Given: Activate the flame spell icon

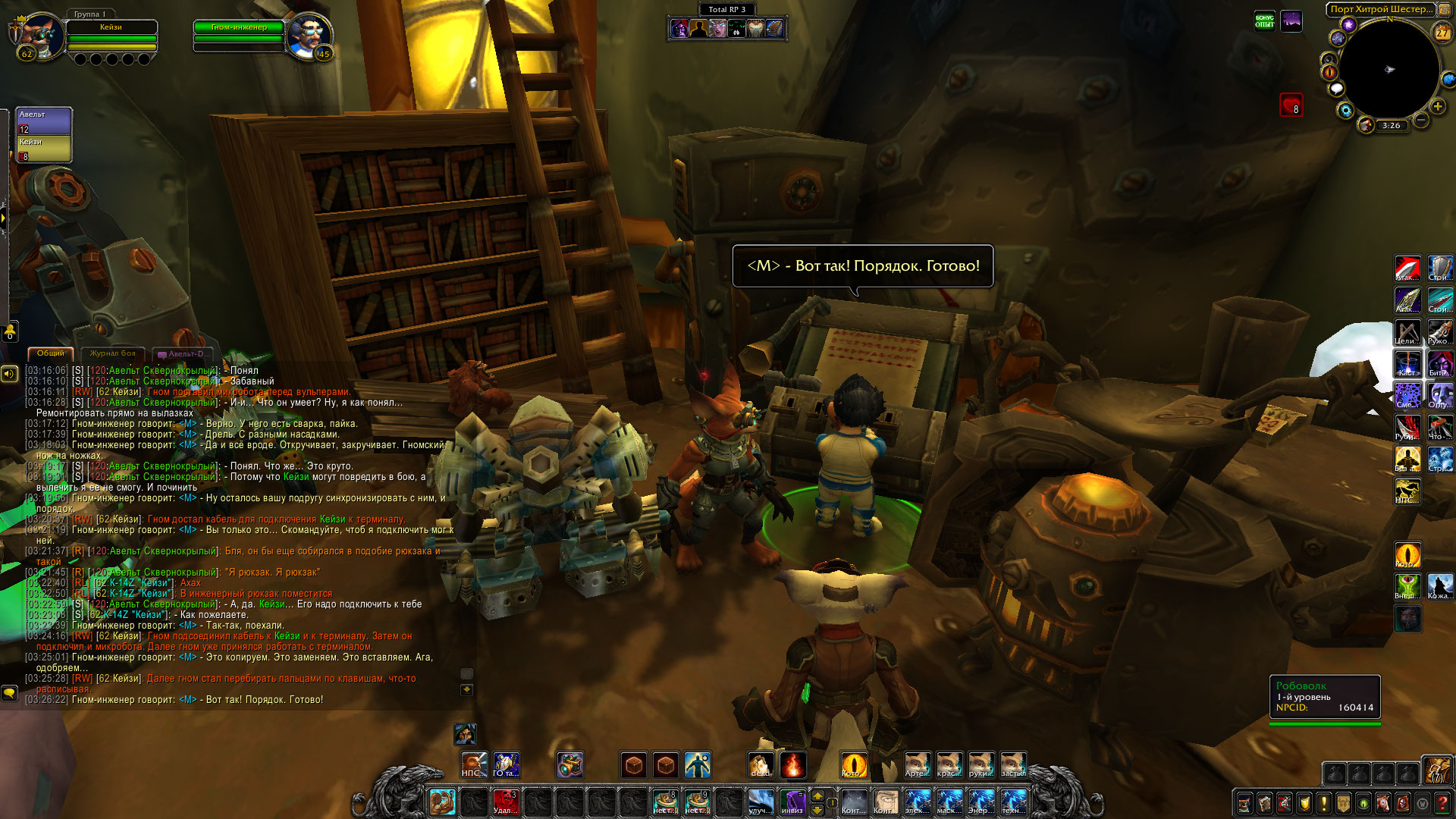Looking at the screenshot, I should pyautogui.click(x=792, y=765).
